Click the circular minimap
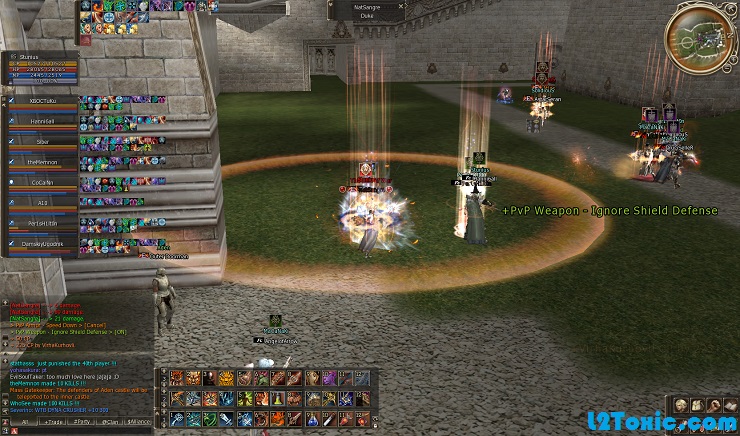This screenshot has width=740, height=436. coord(698,36)
